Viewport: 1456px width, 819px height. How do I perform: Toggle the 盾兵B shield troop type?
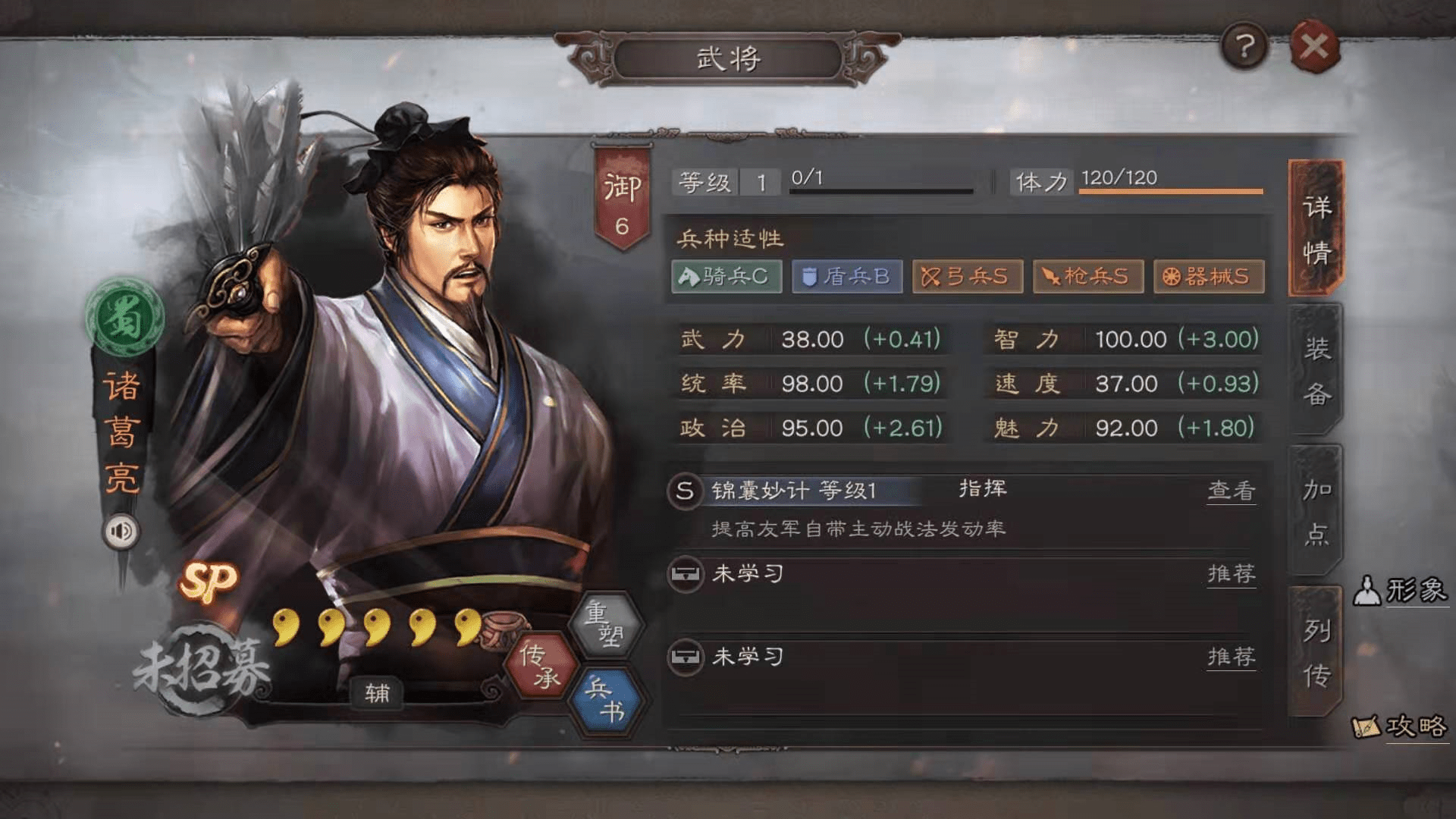pyautogui.click(x=846, y=277)
